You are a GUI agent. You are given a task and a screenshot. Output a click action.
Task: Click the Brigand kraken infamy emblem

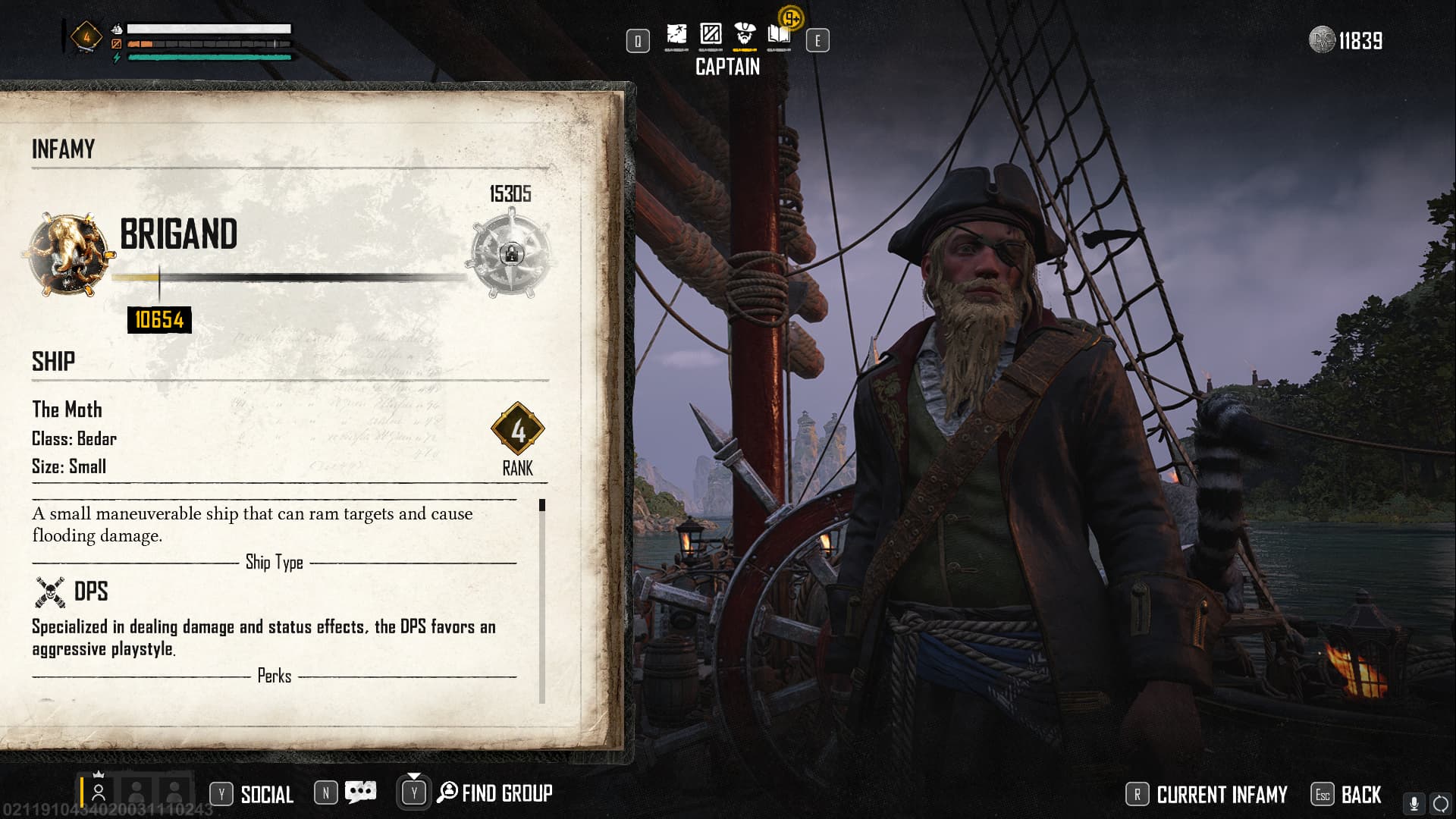68,255
